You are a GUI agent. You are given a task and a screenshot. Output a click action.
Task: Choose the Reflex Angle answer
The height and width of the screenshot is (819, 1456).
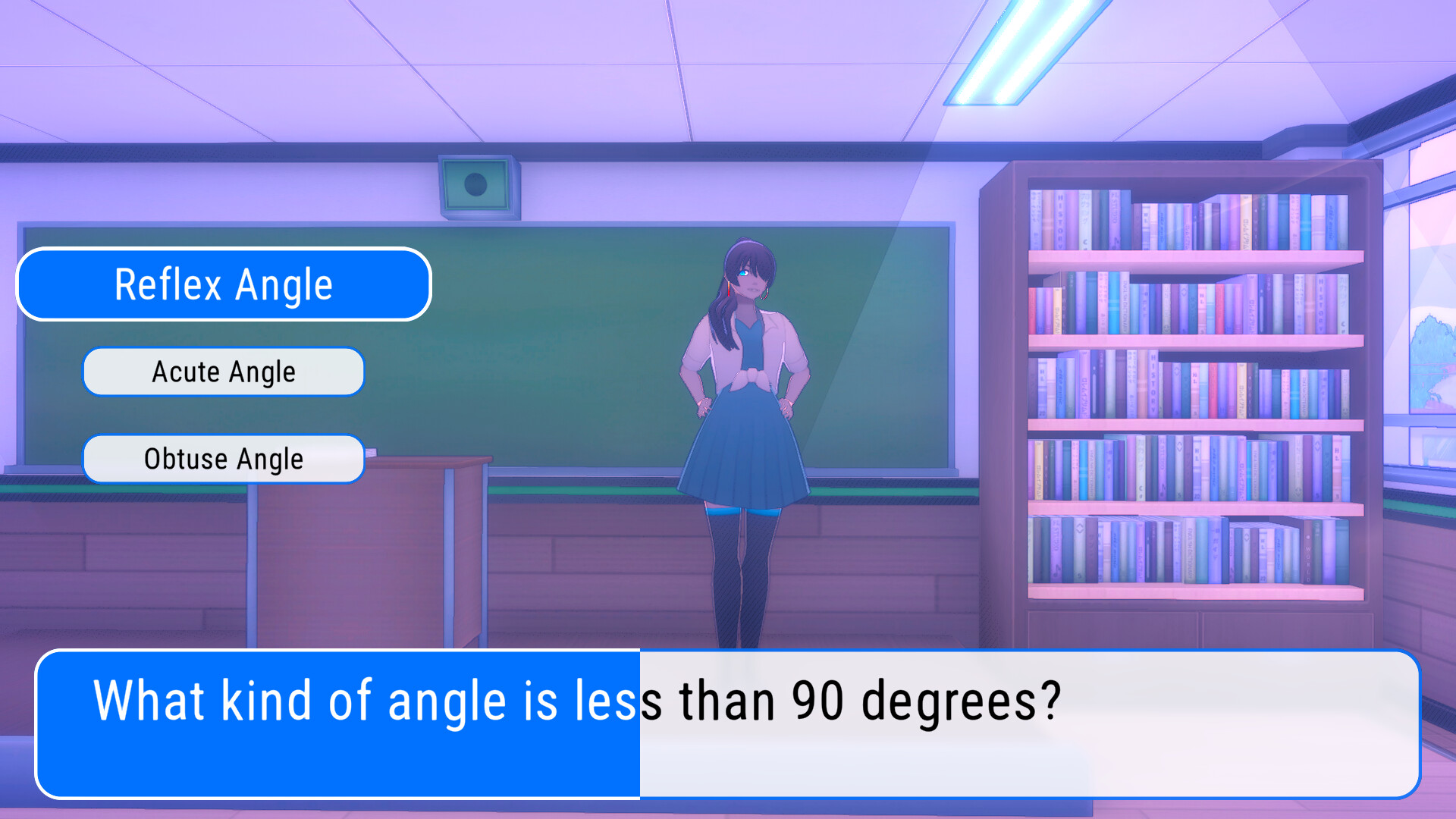pos(224,284)
